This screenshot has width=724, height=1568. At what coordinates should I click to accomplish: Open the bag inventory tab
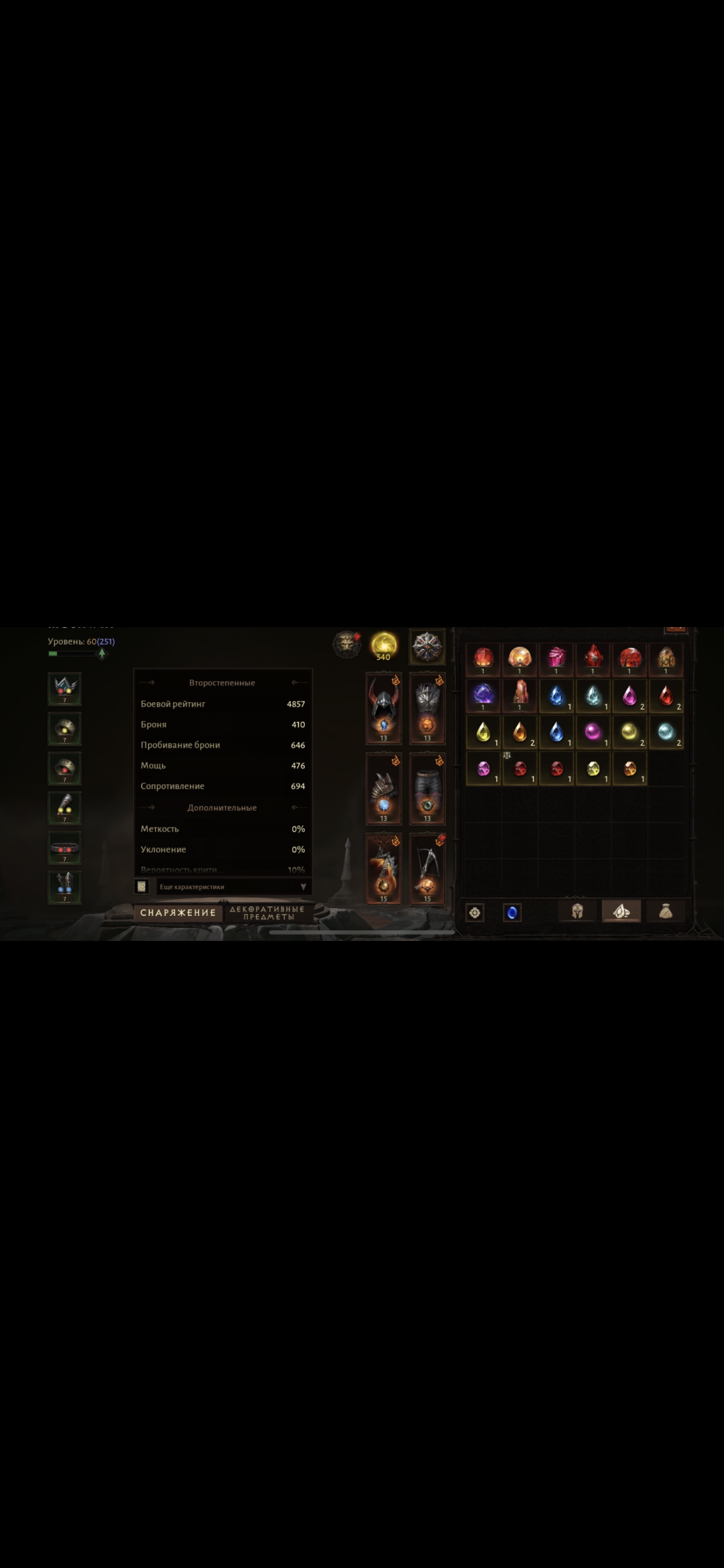pos(666,911)
